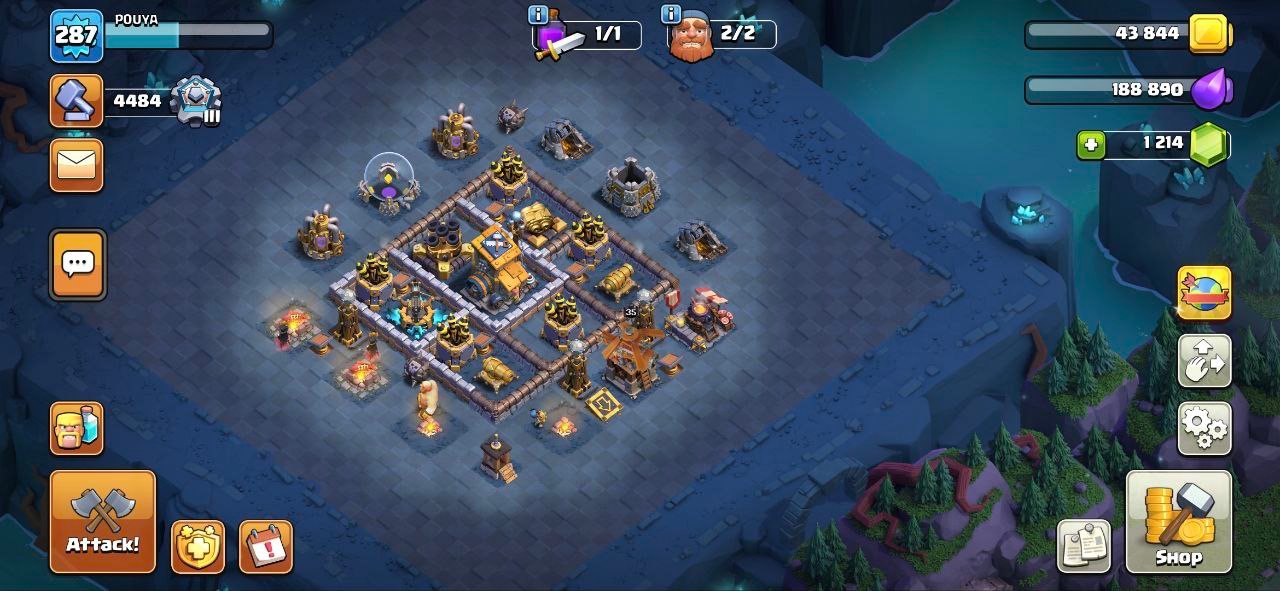Tap the level 287 experience badge

coord(76,35)
